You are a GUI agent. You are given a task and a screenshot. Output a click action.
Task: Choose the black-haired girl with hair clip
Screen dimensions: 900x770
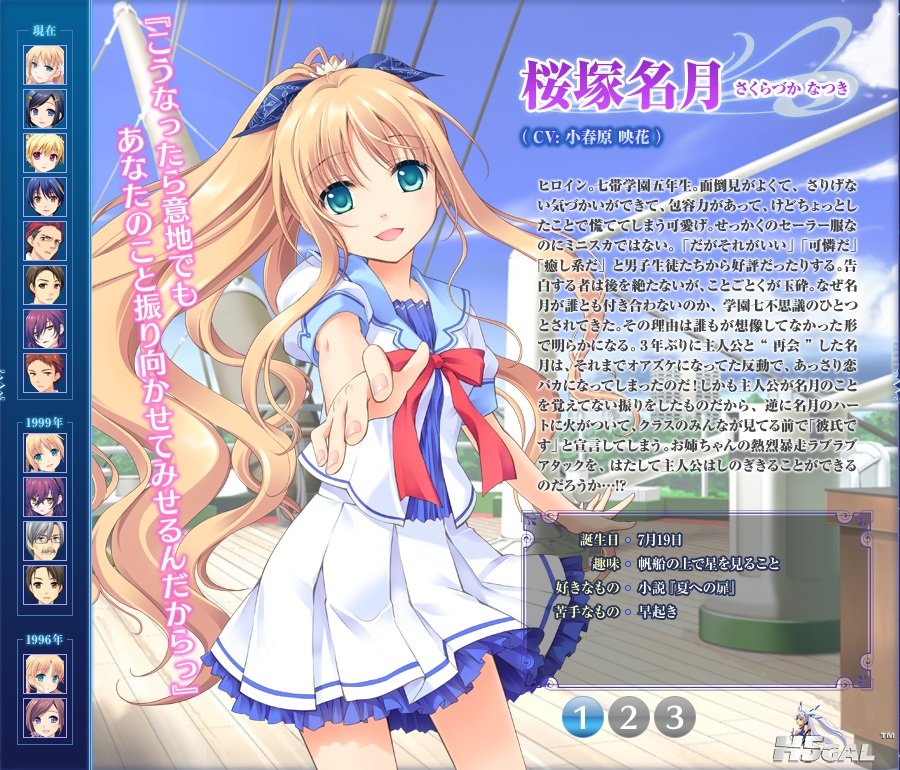pos(45,108)
